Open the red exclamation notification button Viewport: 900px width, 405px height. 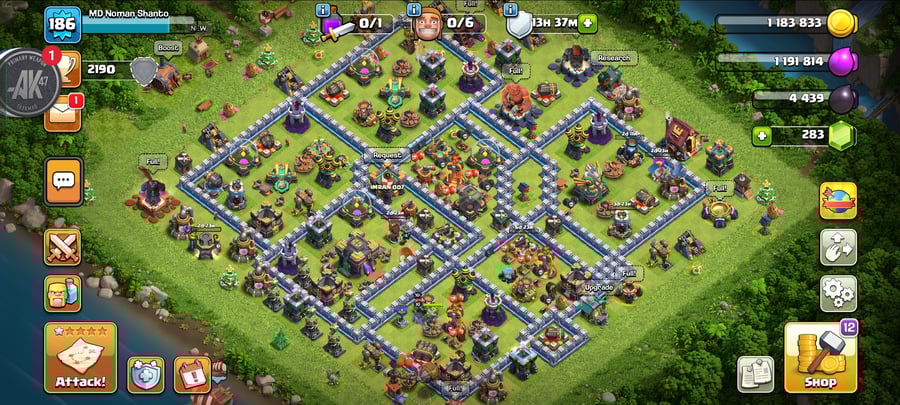(191, 374)
